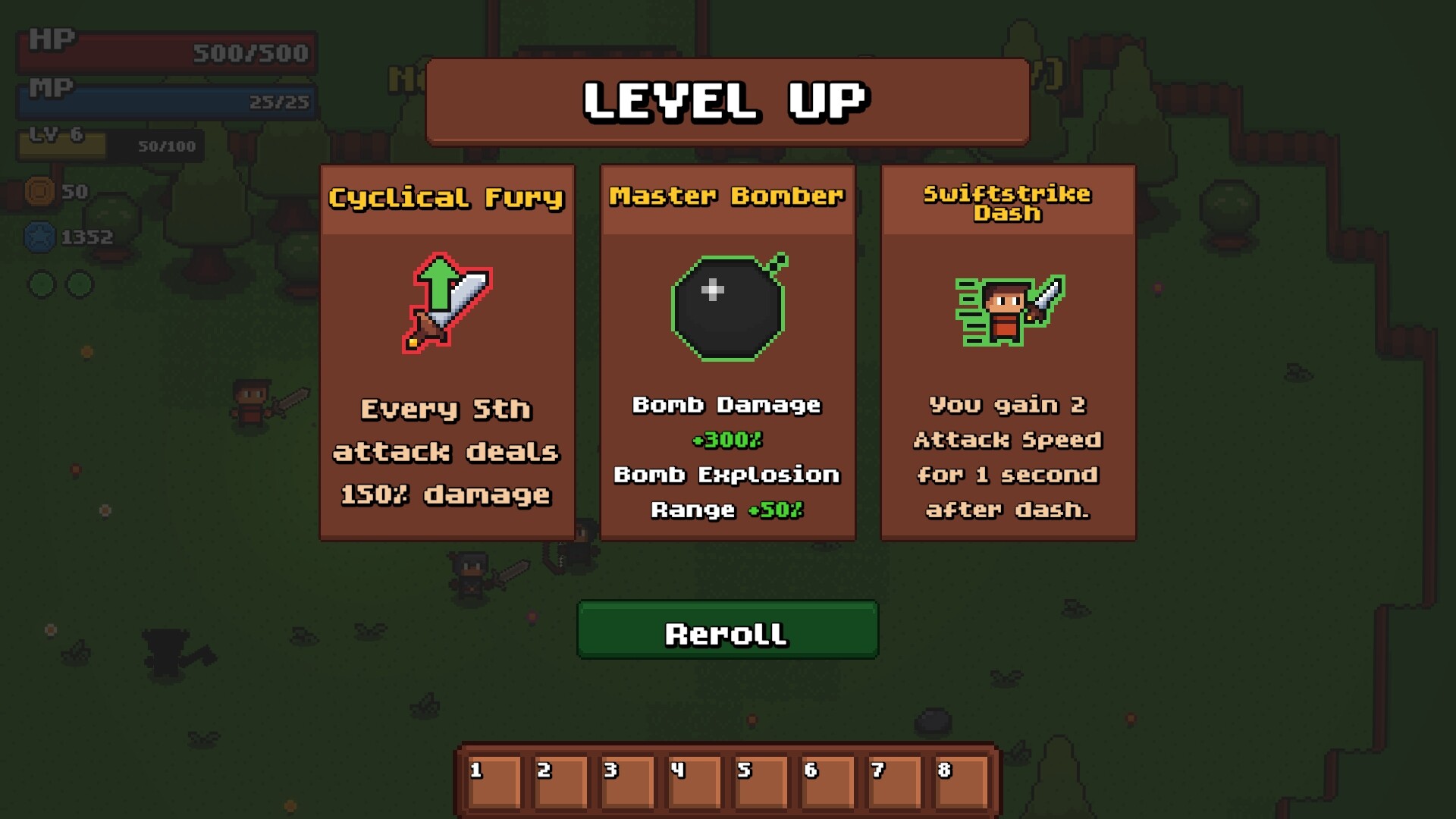
Task: Expand the Swiftstrike Dash card details
Action: (x=1007, y=455)
